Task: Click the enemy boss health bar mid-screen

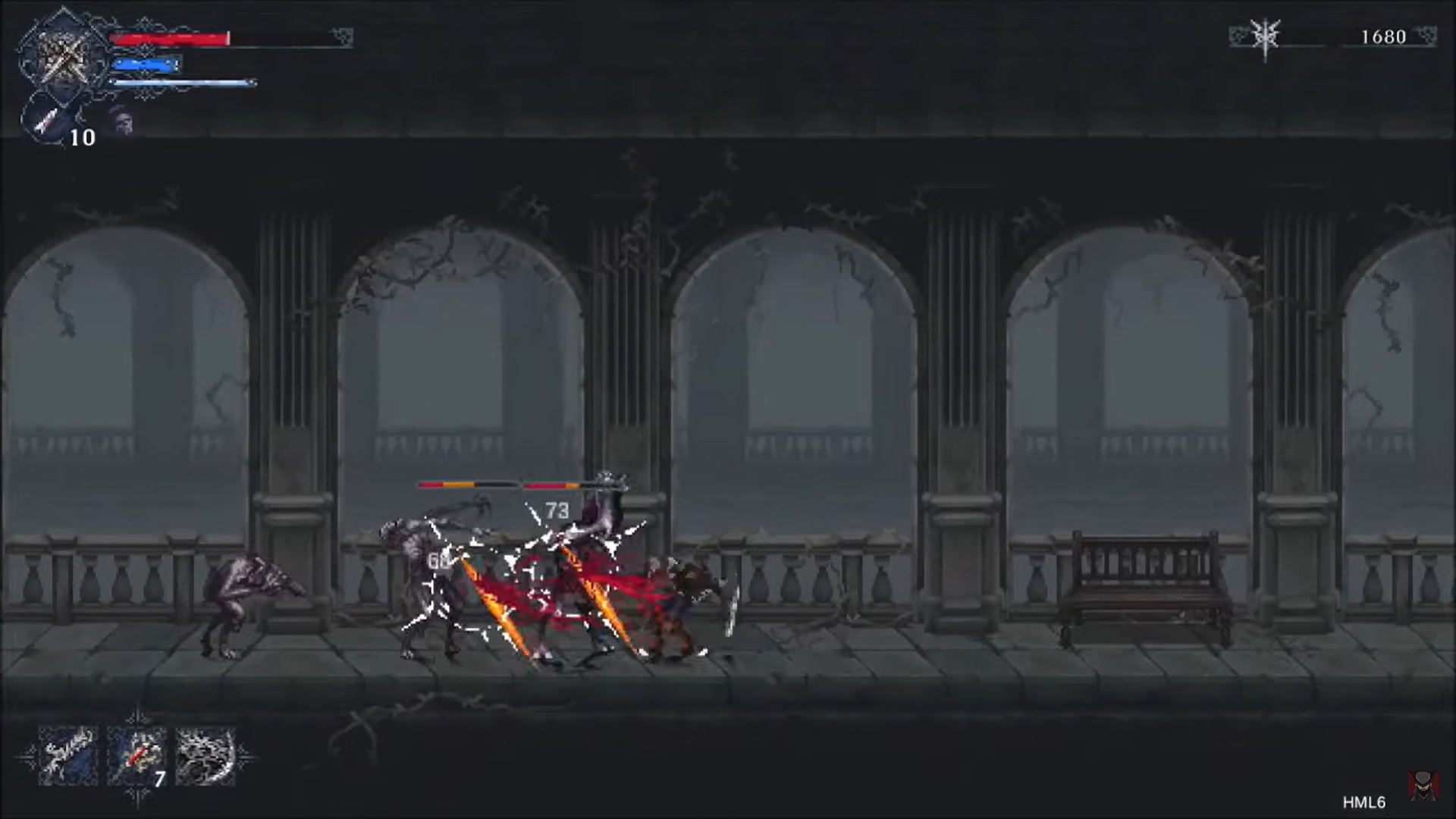Action: tap(500, 483)
